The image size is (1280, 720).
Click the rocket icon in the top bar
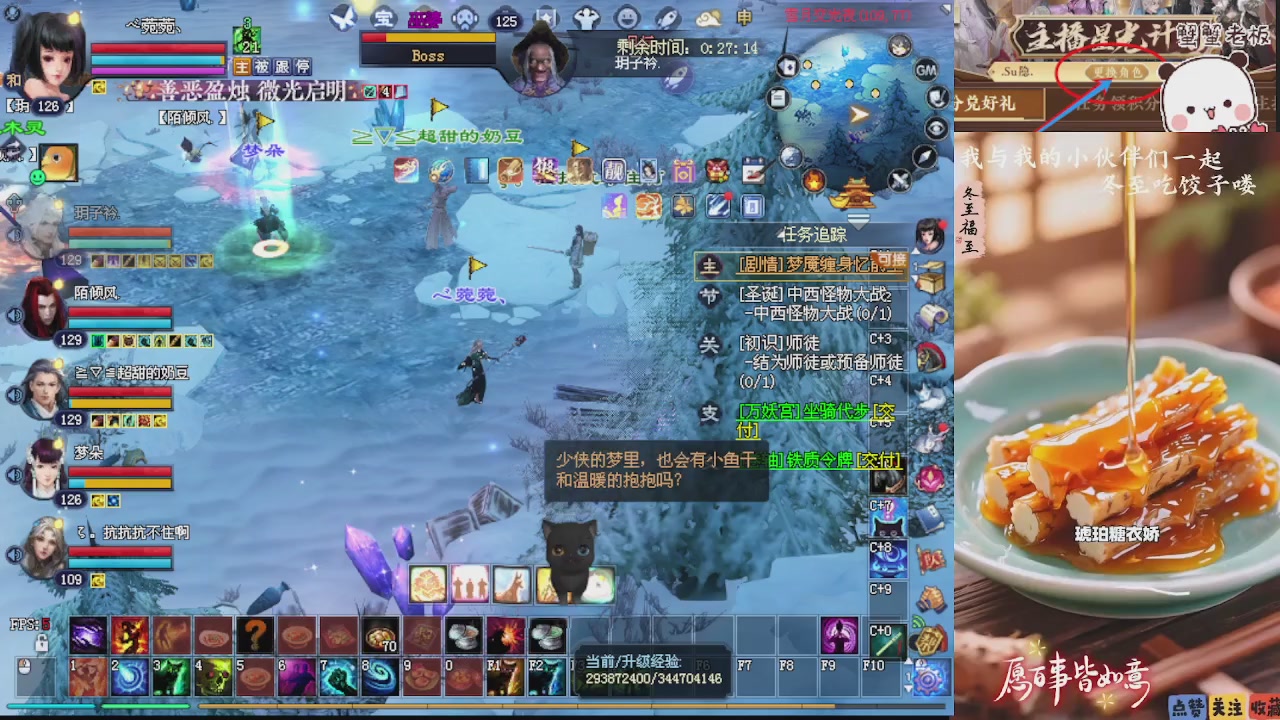point(667,18)
